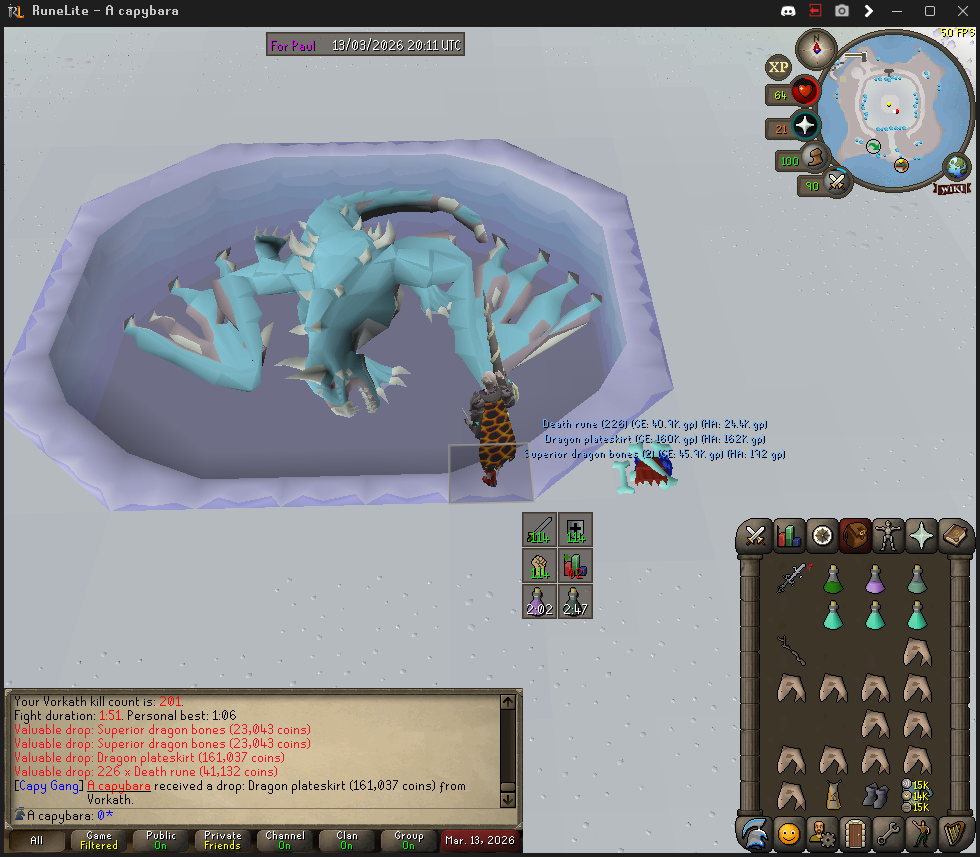
Task: Select the purple potion in inventory
Action: click(x=875, y=578)
